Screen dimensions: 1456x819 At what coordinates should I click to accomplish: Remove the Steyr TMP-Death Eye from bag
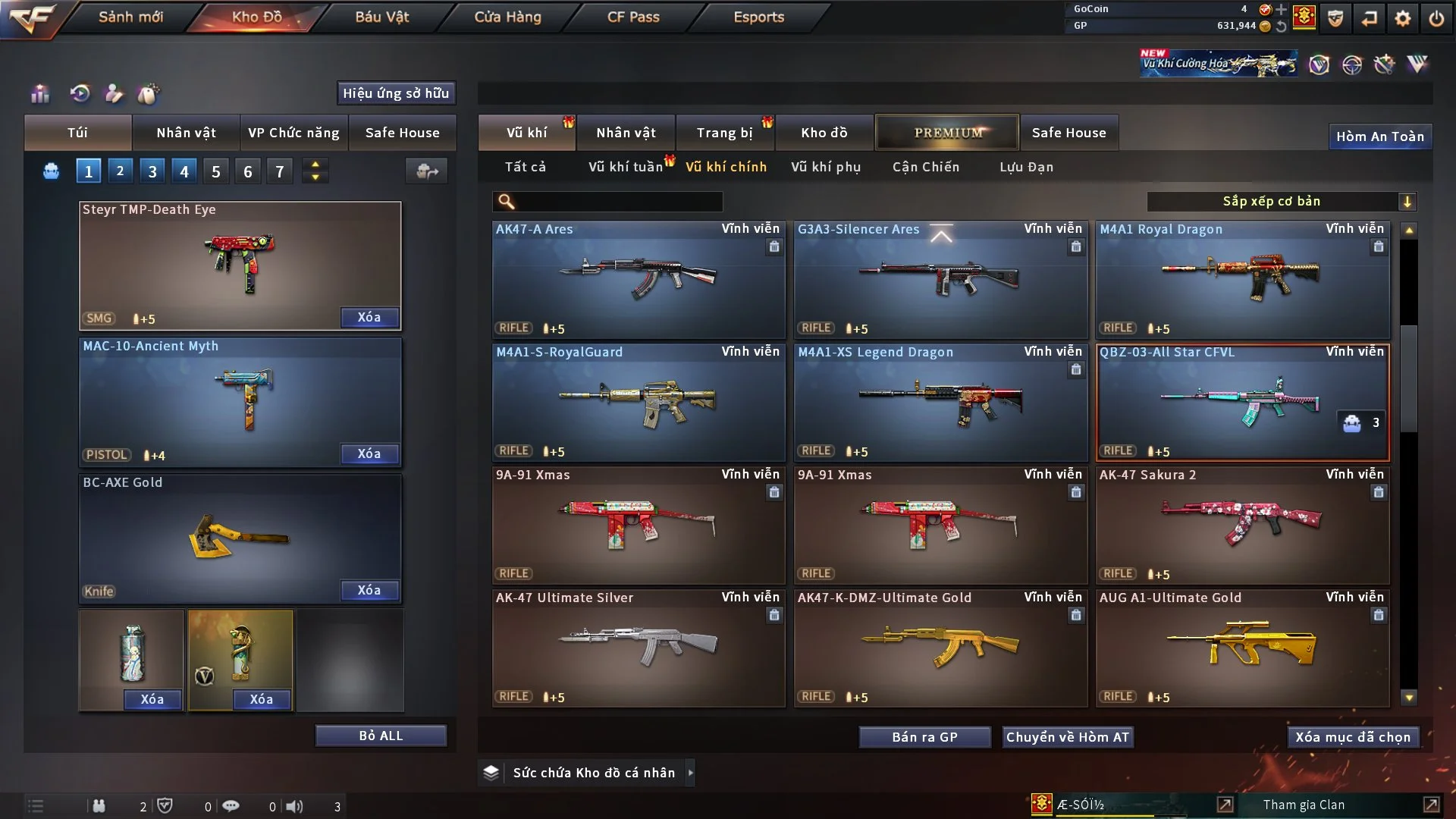[369, 317]
